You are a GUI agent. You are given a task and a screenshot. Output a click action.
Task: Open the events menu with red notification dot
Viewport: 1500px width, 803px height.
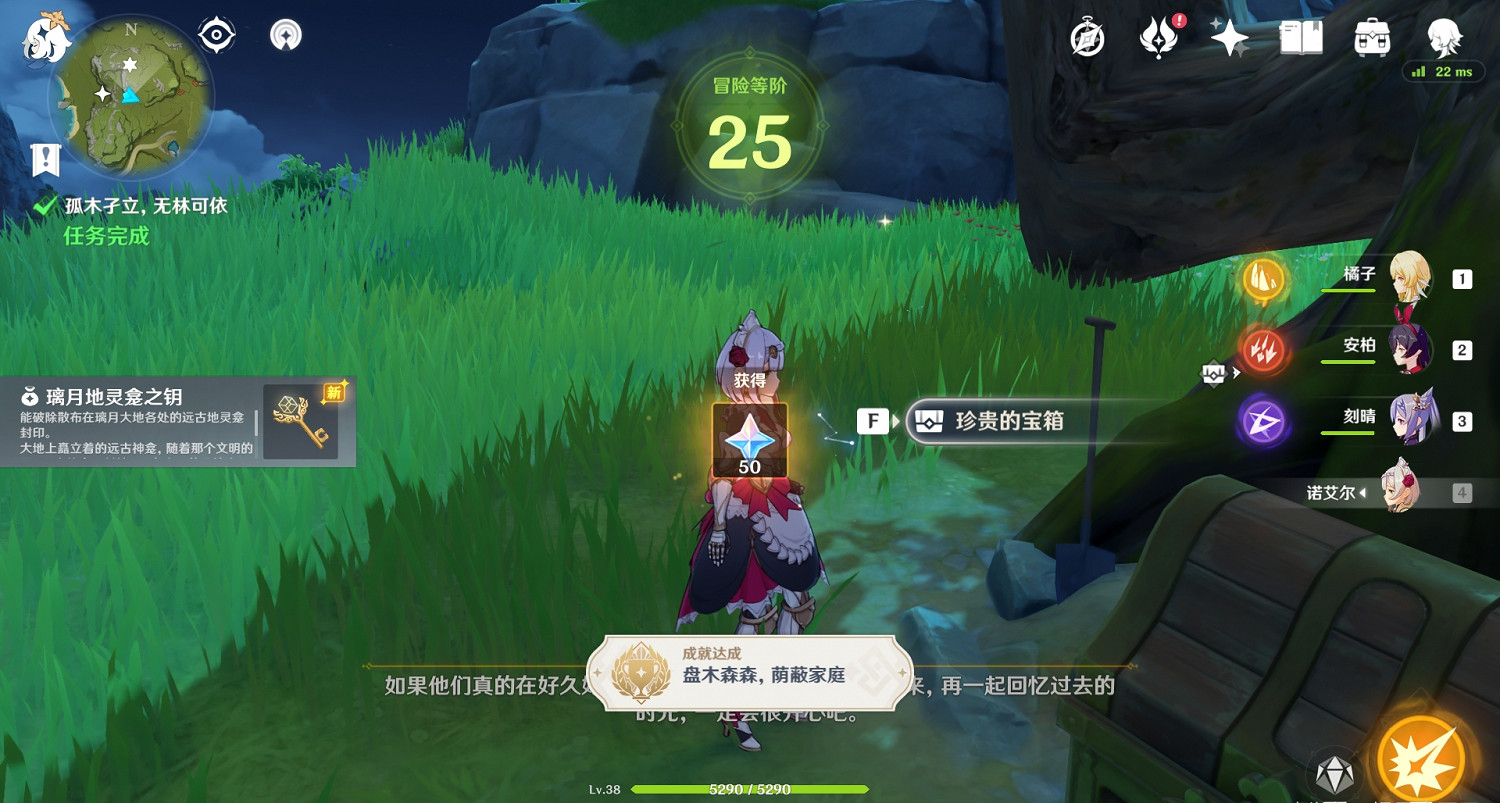1157,40
